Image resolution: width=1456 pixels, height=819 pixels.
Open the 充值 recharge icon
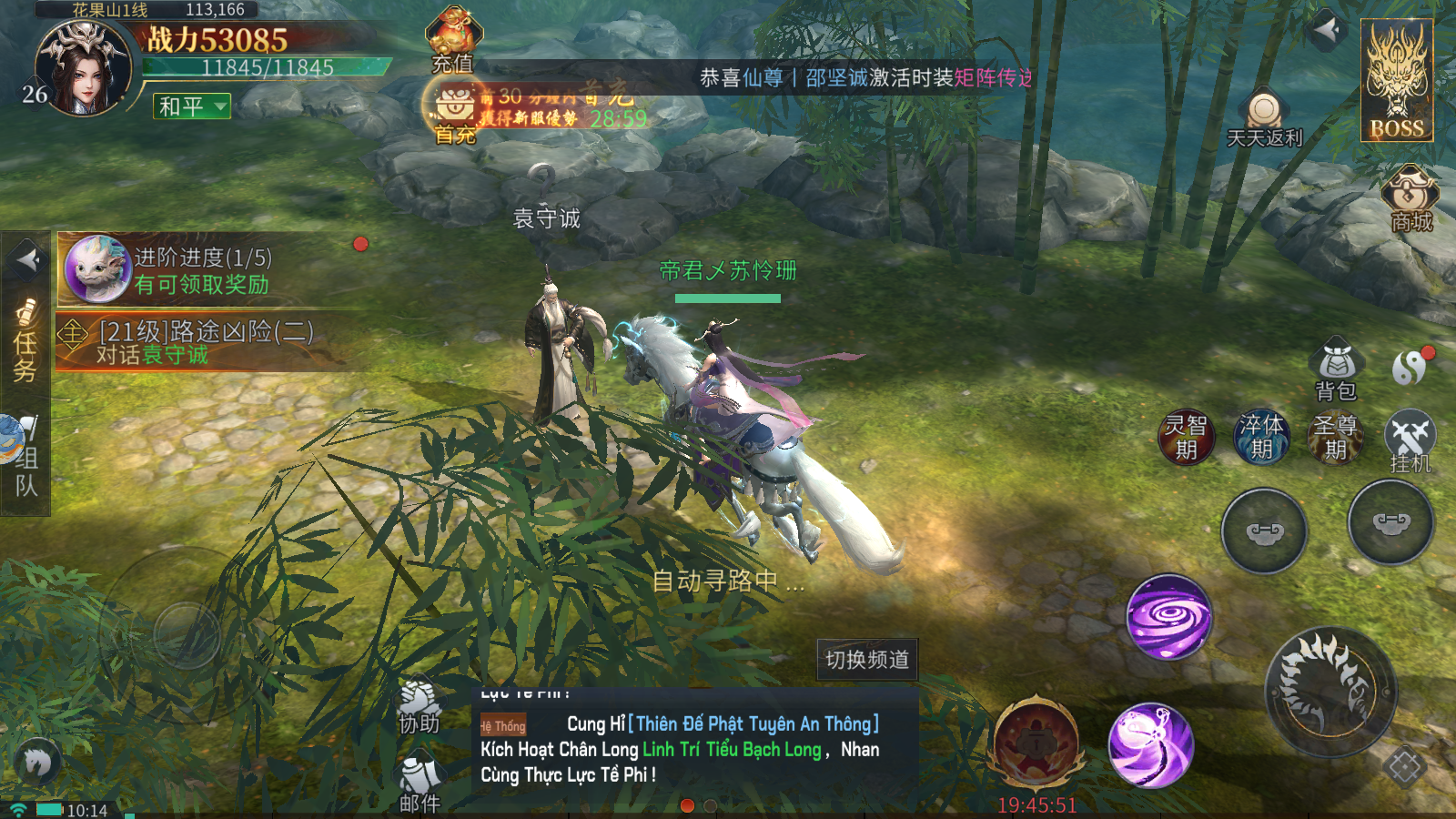[x=453, y=38]
